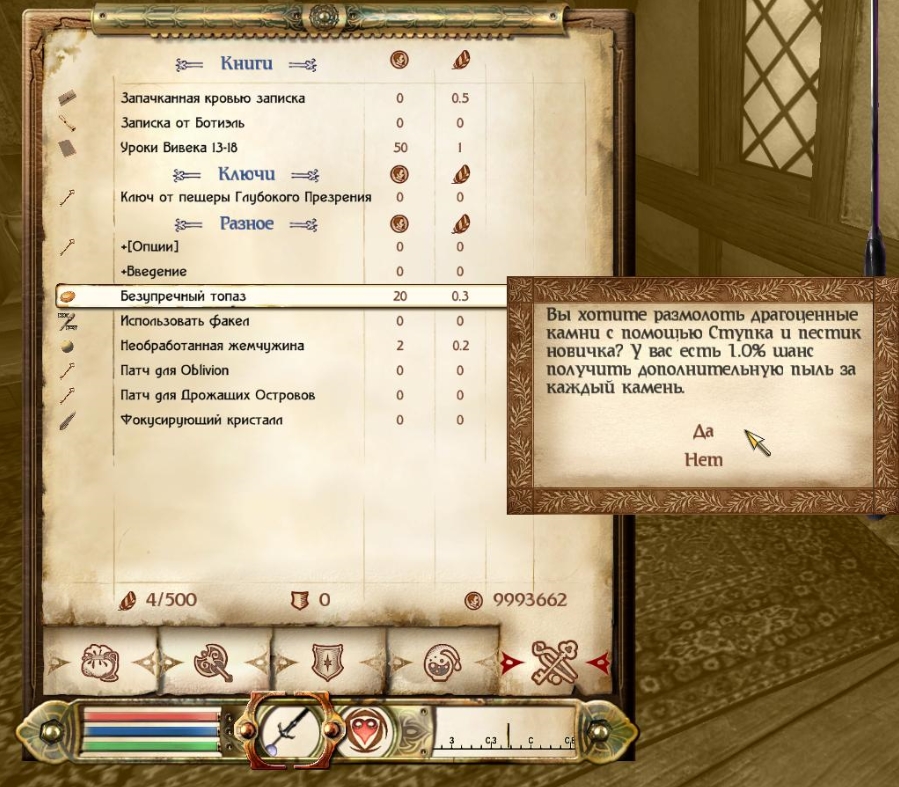
Task: Select Запачканная кровью записка in the list
Action: pyautogui.click(x=212, y=99)
